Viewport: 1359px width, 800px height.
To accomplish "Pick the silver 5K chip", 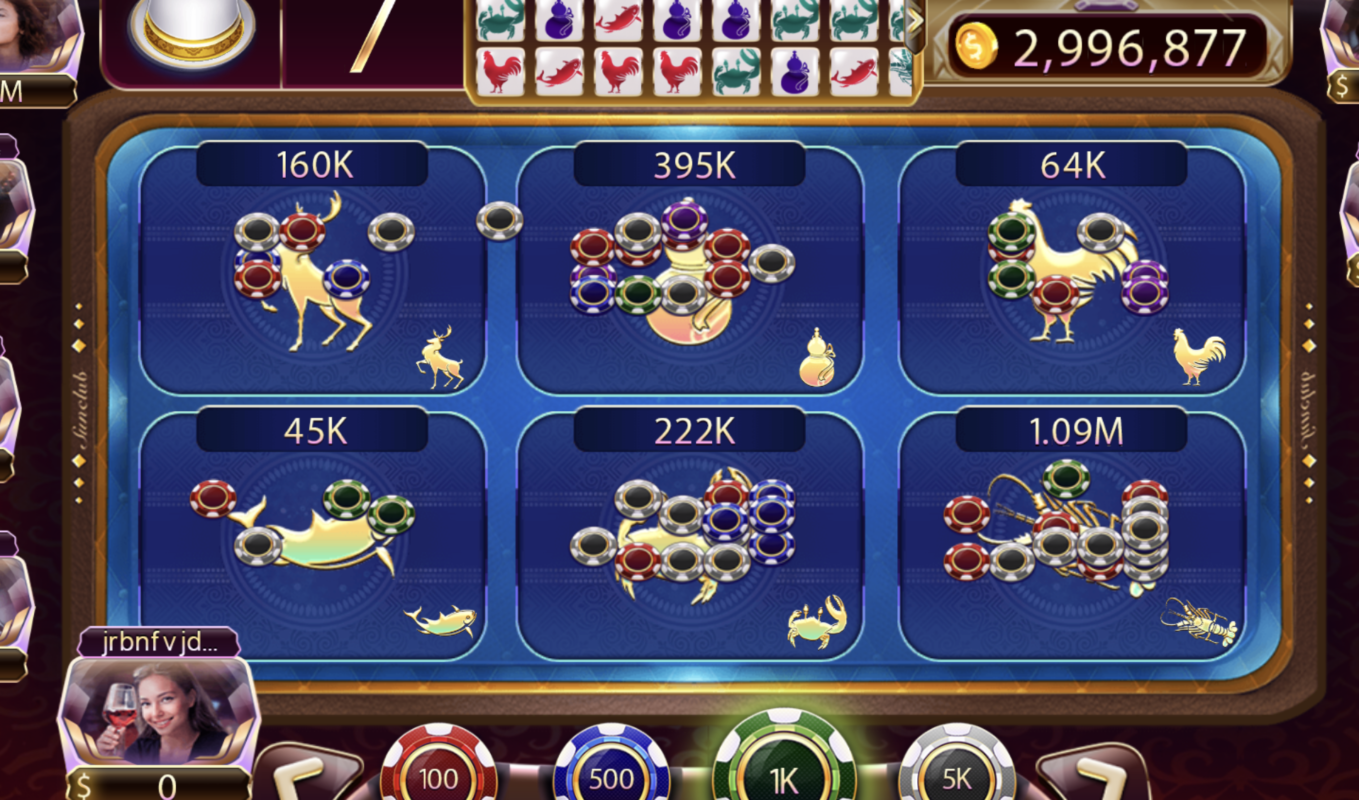I will pos(957,770).
